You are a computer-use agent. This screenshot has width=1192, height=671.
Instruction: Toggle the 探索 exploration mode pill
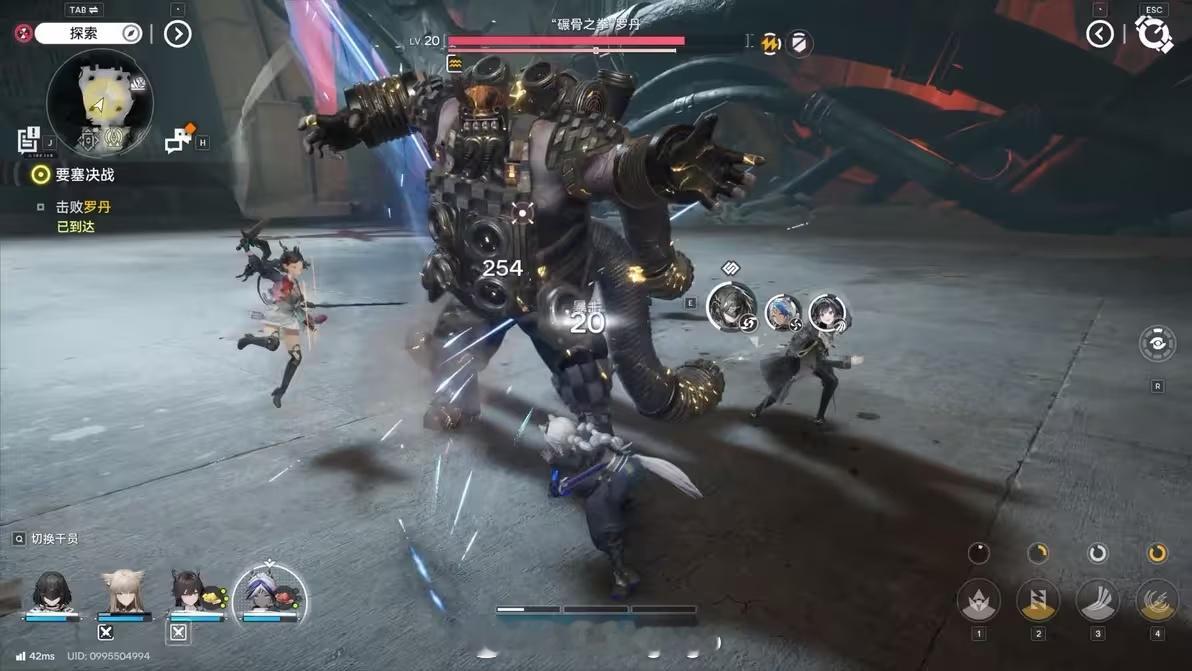(x=89, y=34)
